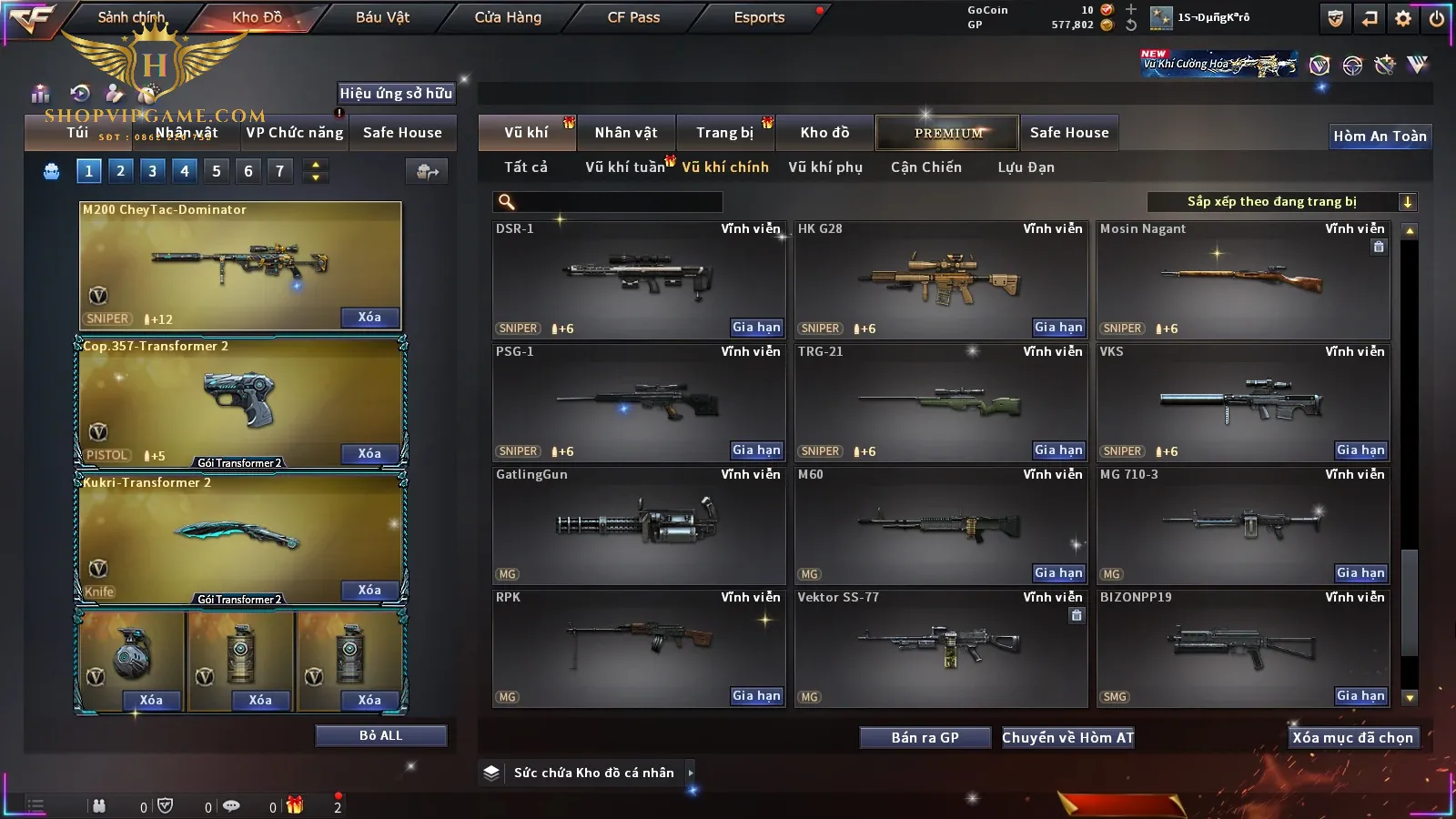Click the Bỏ ALL button
This screenshot has width=1456, height=819.
click(x=380, y=735)
